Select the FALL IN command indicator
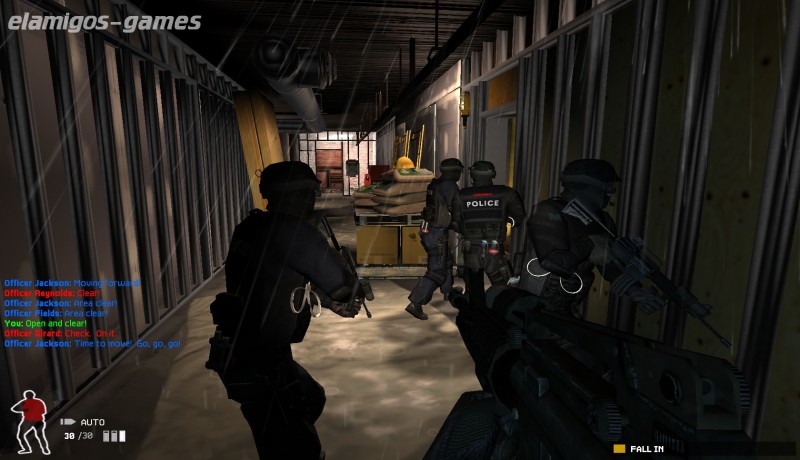800x460 pixels. coord(640,448)
